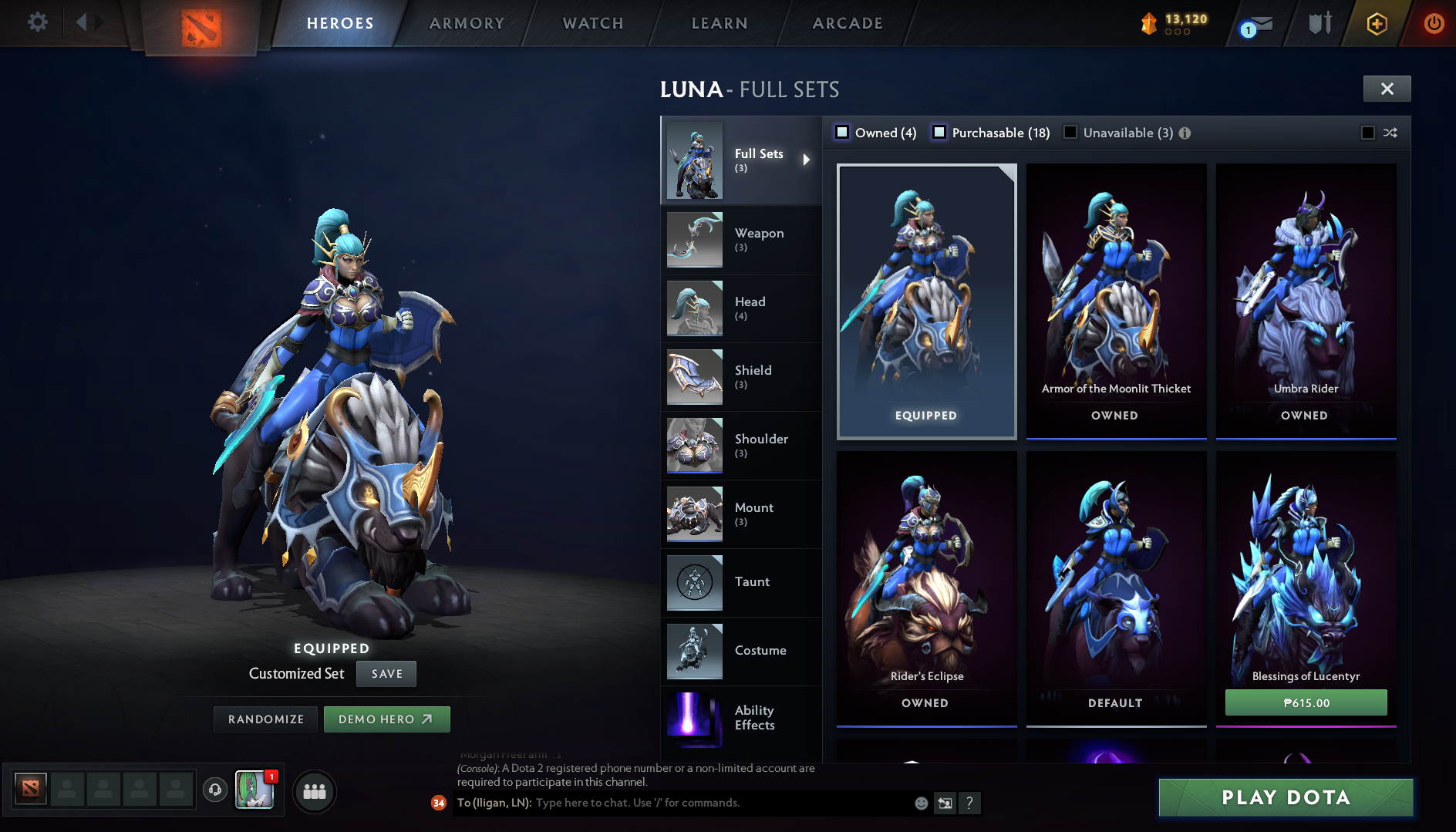Image resolution: width=1456 pixels, height=832 pixels.
Task: Select the Taunt category icon
Action: (693, 583)
